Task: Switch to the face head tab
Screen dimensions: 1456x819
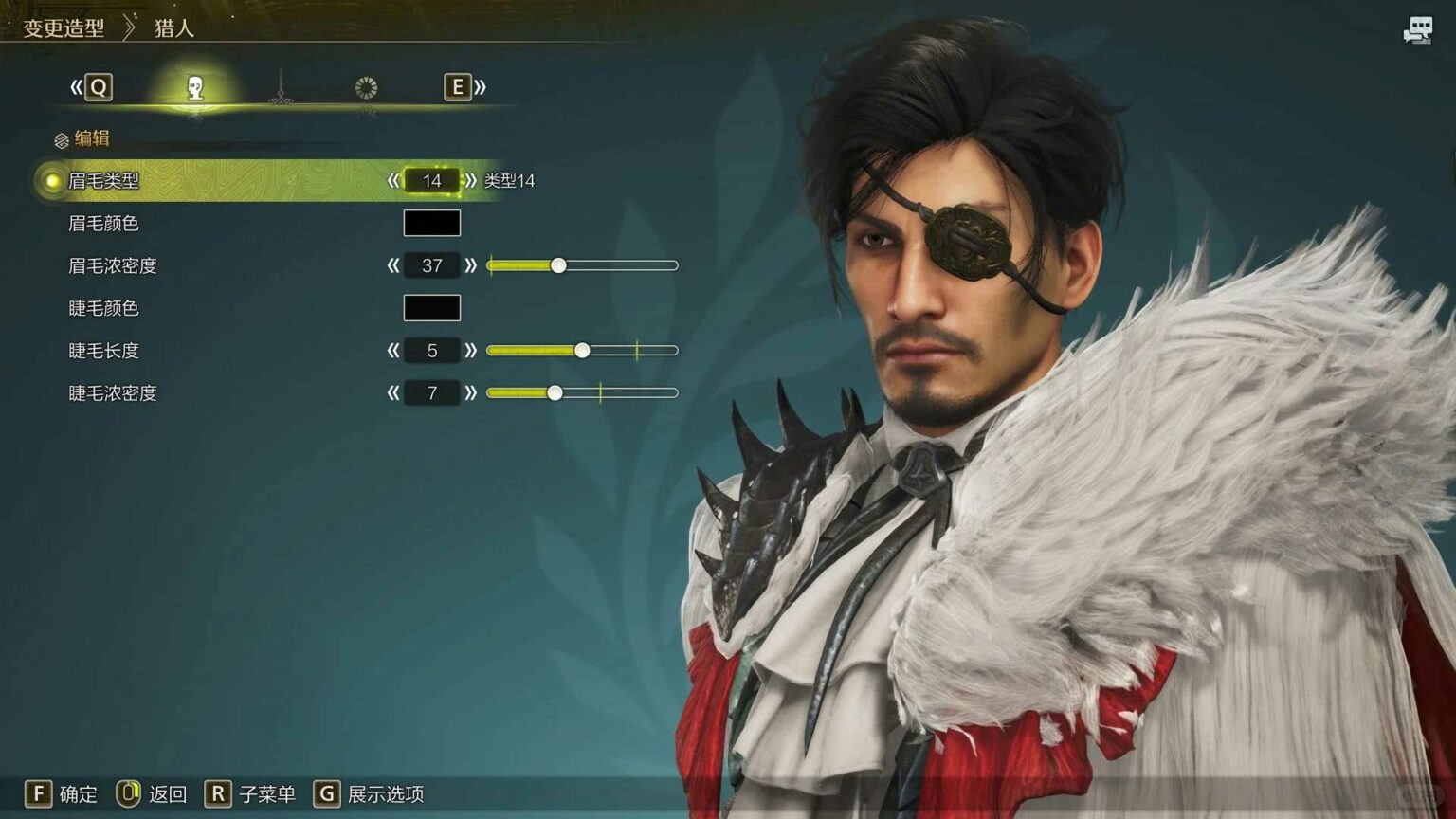Action: tap(195, 88)
